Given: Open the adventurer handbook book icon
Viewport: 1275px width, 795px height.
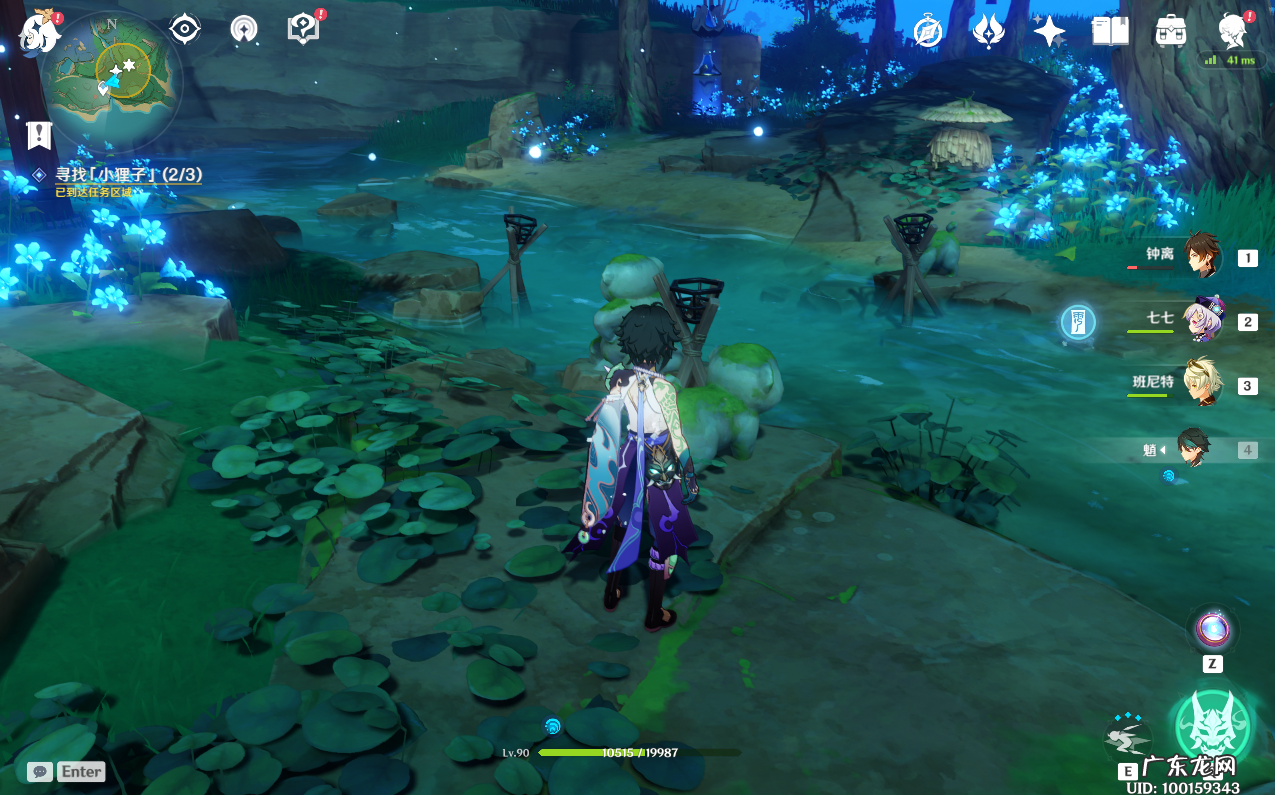Looking at the screenshot, I should coord(1110,32).
